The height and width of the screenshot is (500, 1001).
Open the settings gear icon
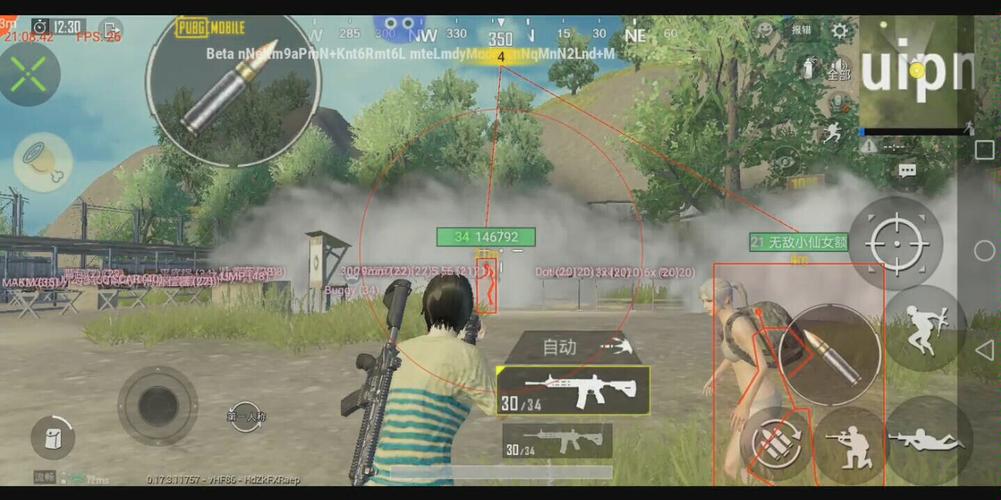click(x=840, y=31)
